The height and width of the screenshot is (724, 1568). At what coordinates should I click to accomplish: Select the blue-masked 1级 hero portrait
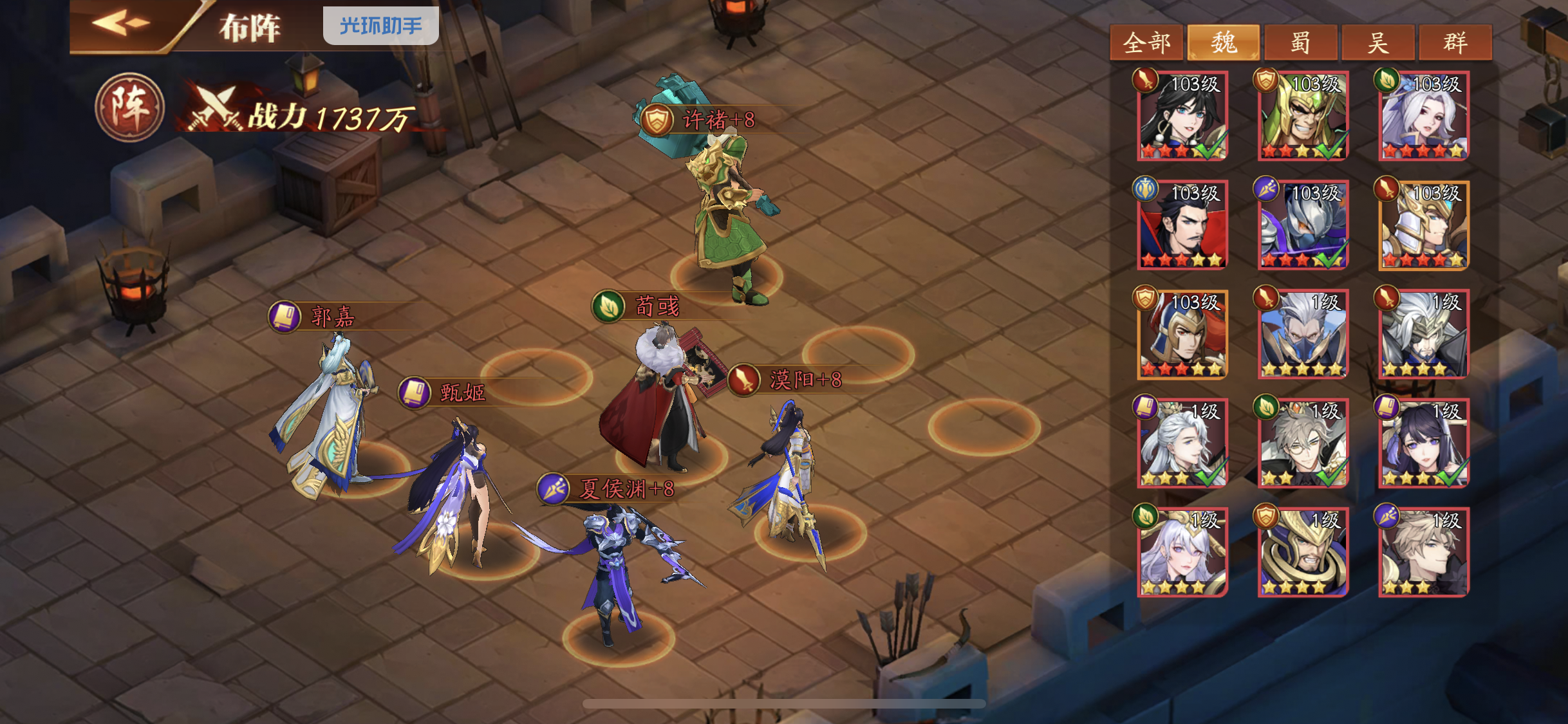coord(1303,334)
